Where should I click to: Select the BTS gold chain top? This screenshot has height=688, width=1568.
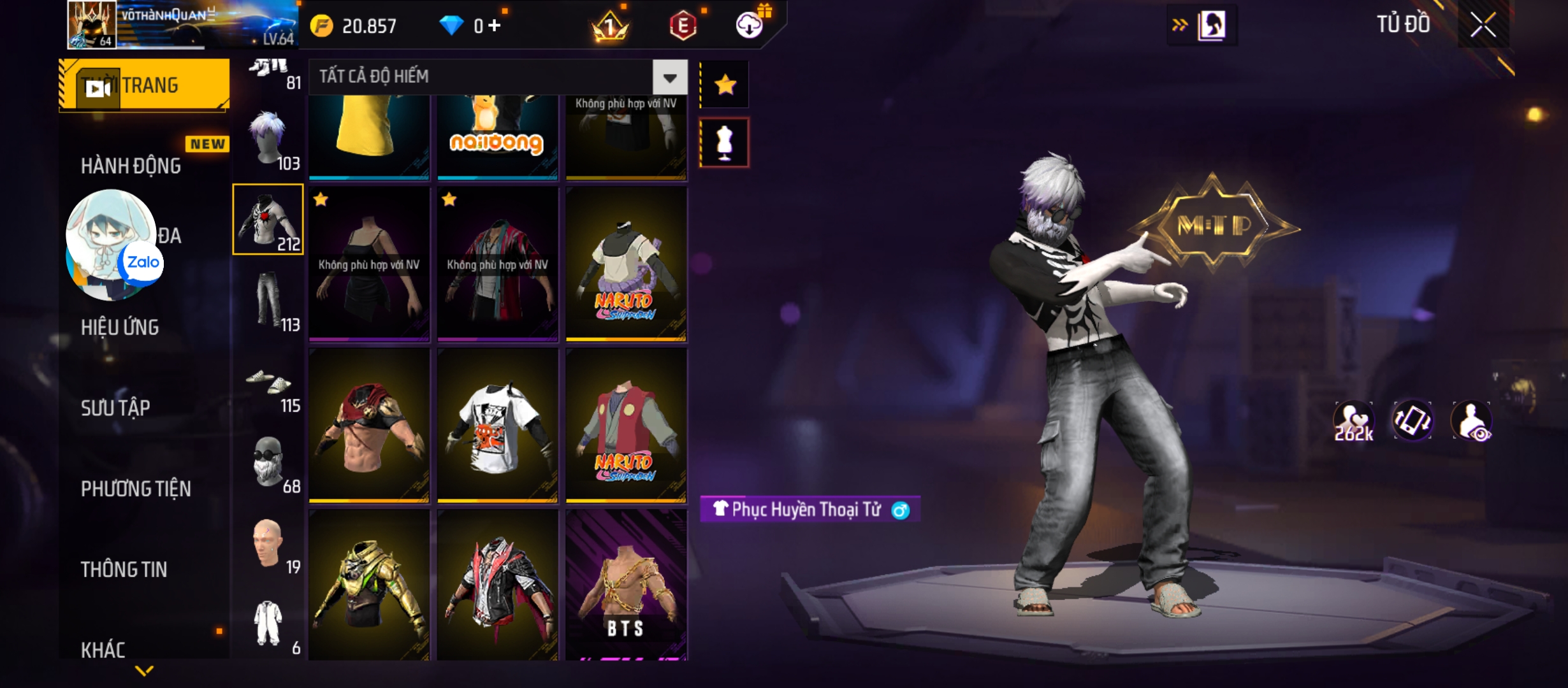pyautogui.click(x=626, y=585)
